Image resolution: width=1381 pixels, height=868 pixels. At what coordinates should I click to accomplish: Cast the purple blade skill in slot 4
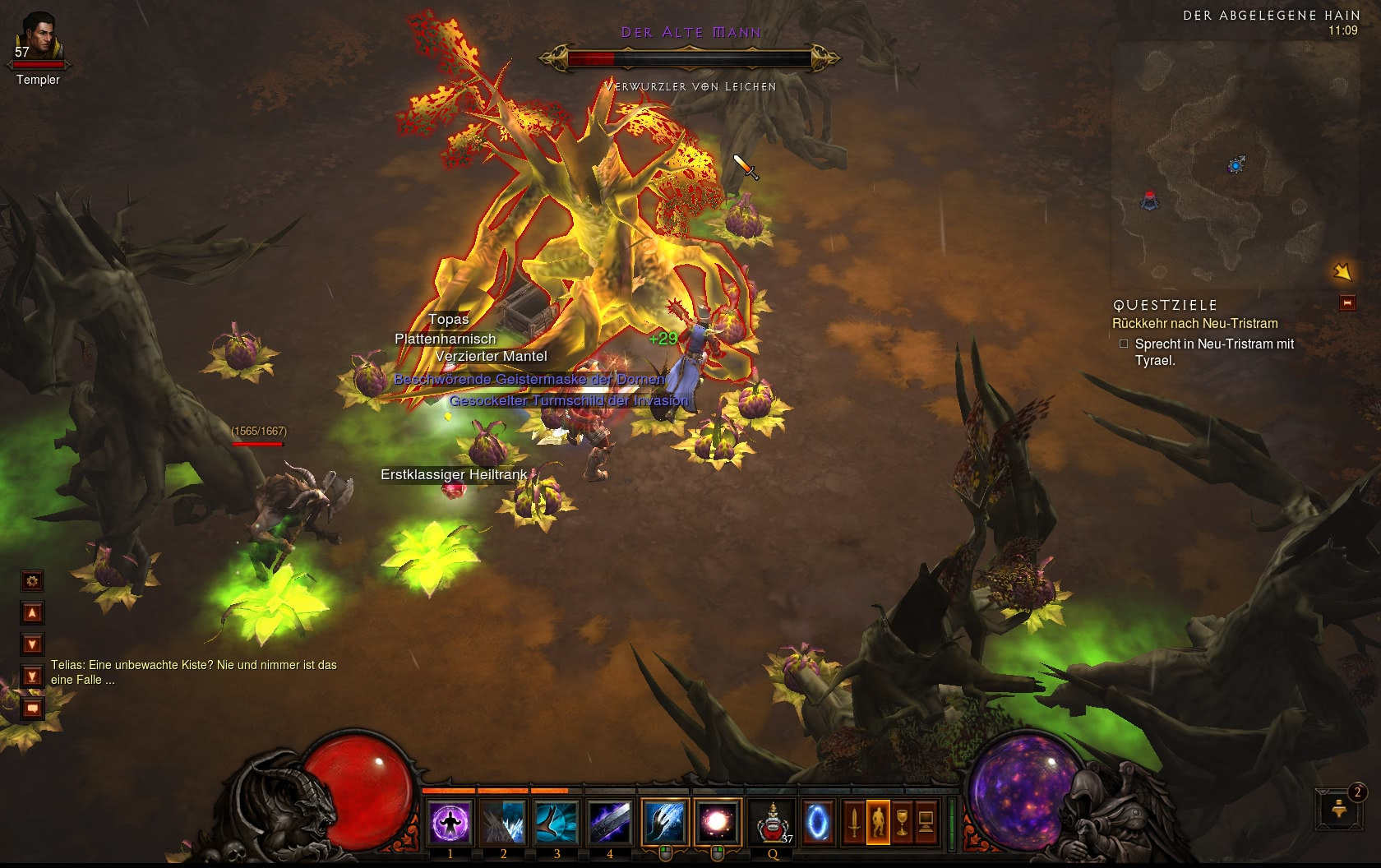tap(609, 821)
